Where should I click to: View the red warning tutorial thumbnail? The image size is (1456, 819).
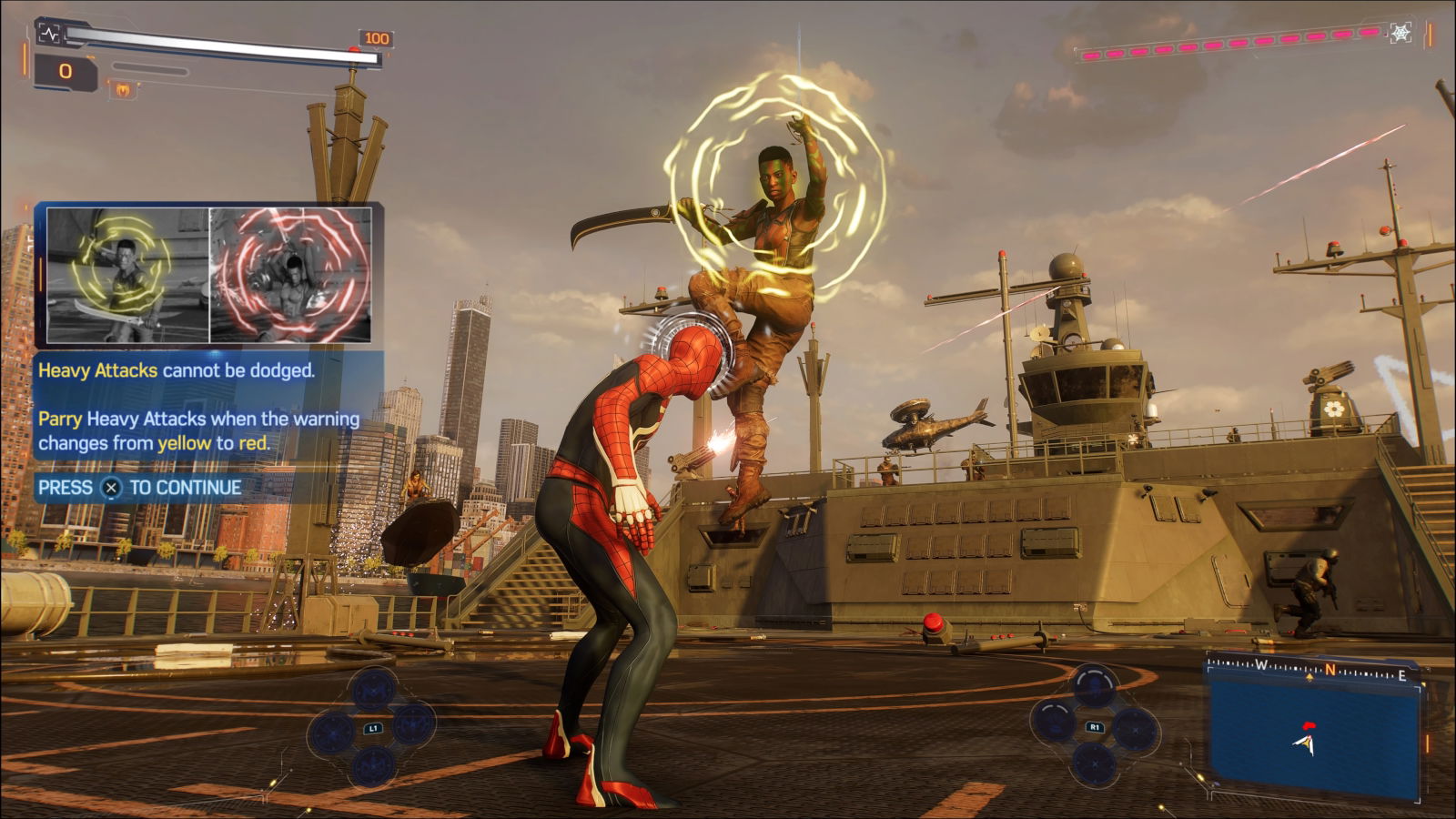click(x=291, y=275)
